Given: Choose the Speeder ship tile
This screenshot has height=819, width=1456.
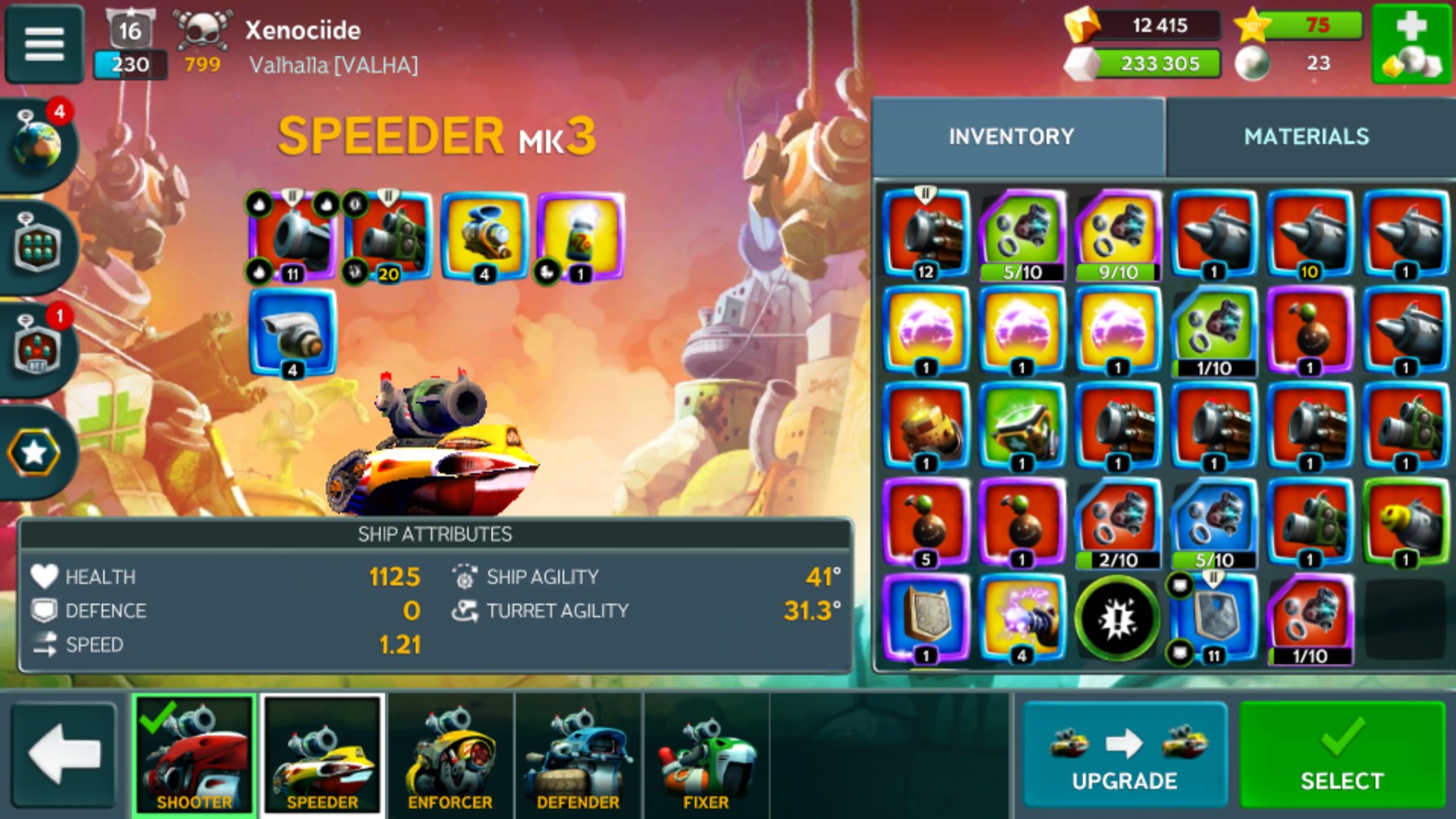Looking at the screenshot, I should point(322,755).
